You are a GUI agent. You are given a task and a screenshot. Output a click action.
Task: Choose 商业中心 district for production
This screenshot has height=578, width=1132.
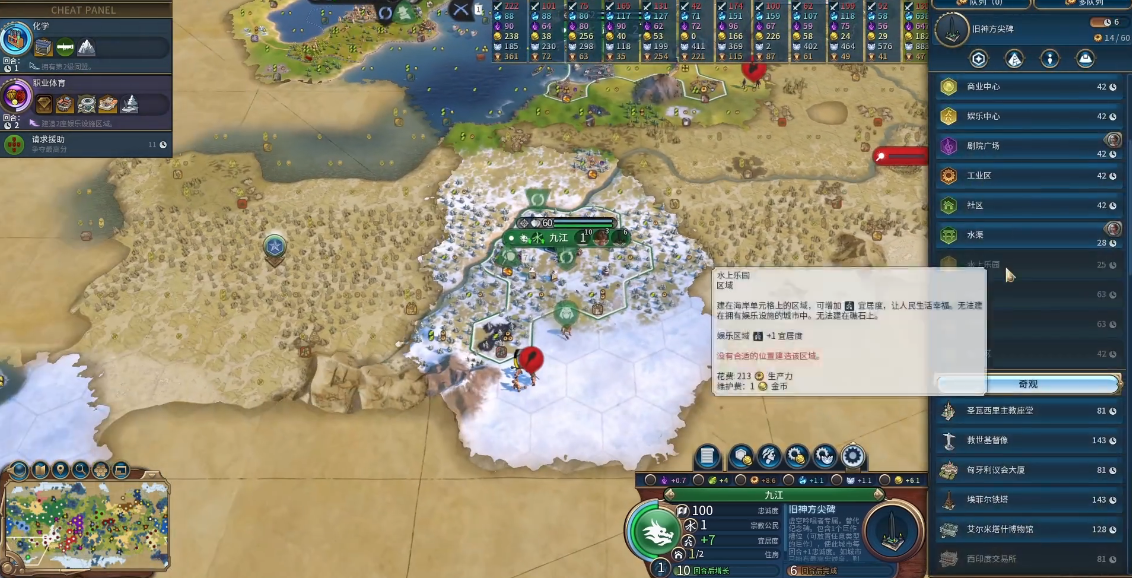[x=1028, y=87]
